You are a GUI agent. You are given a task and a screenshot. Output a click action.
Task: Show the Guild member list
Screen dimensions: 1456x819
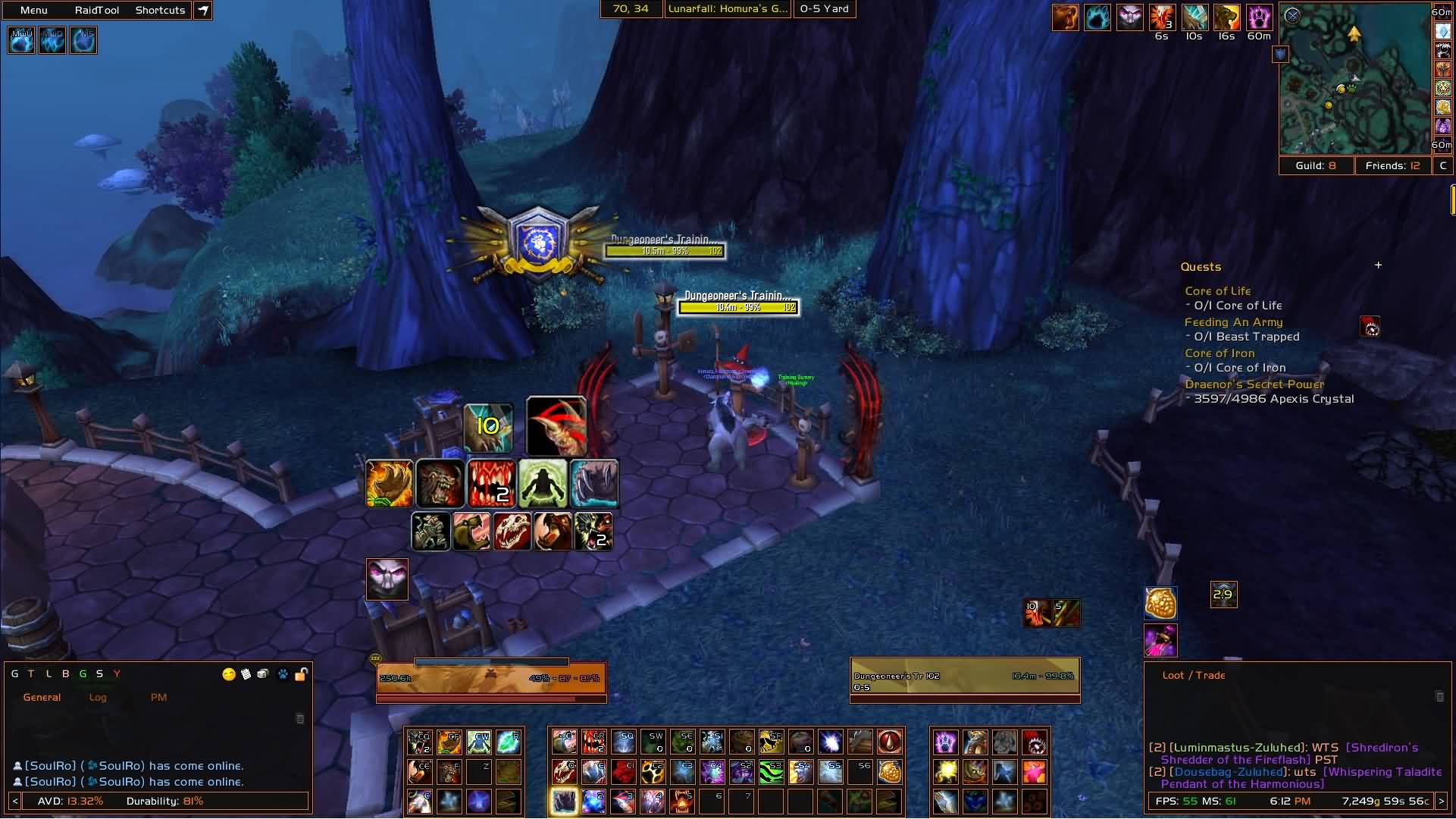click(x=1316, y=165)
